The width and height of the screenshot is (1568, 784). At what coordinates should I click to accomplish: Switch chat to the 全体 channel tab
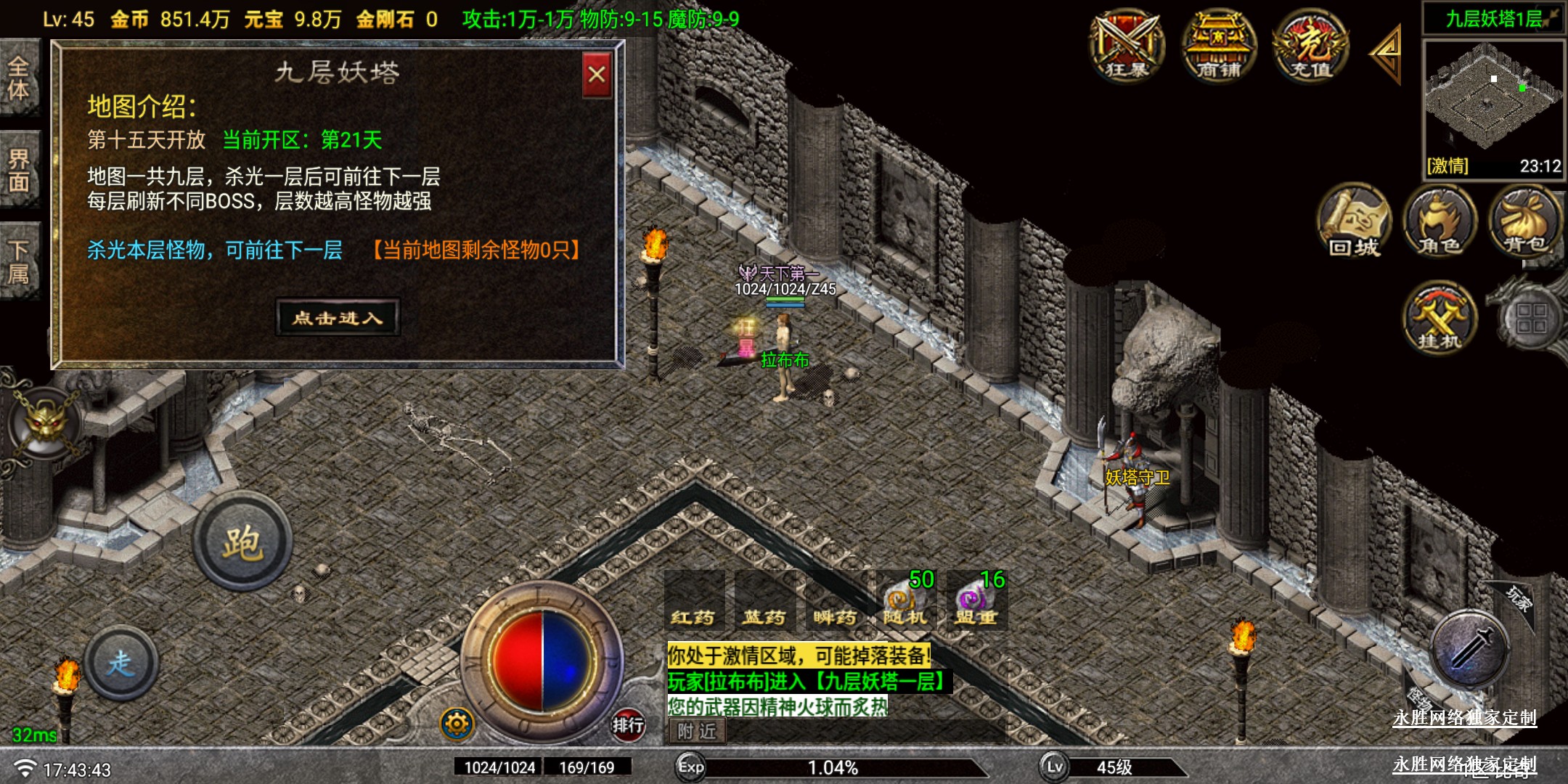[19, 78]
